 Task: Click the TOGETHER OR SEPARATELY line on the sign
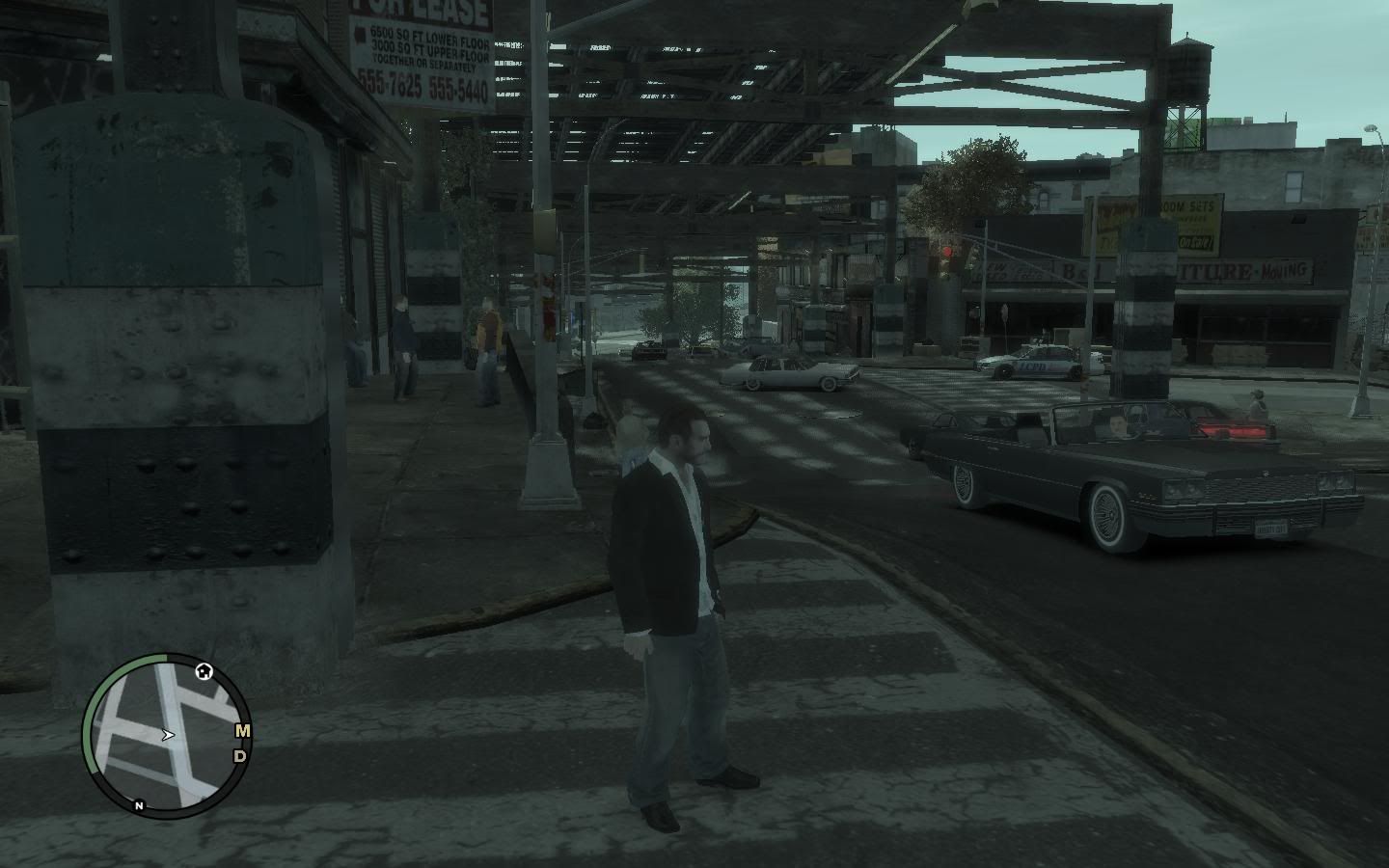424,62
